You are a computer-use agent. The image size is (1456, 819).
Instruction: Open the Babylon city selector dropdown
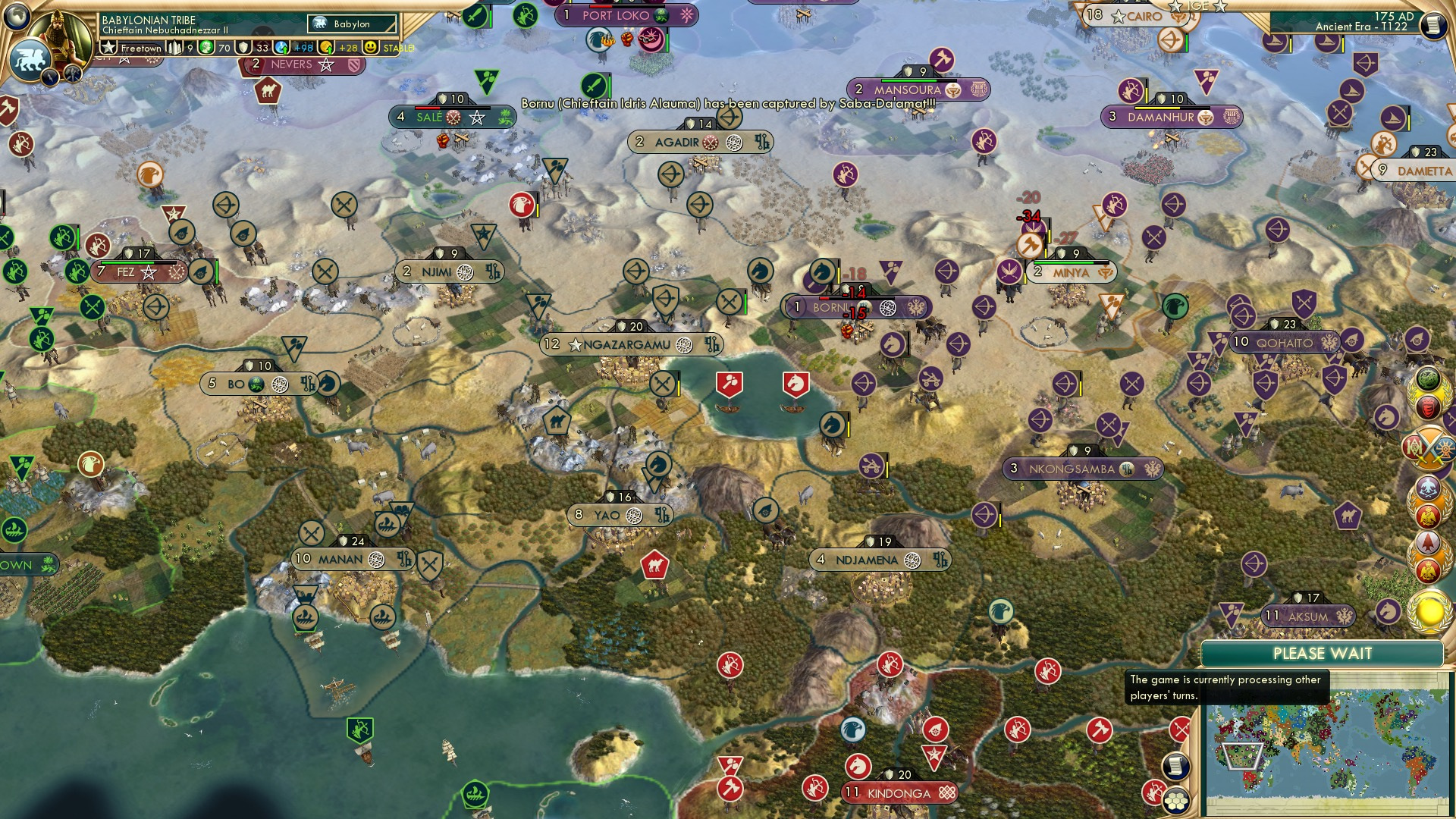[x=352, y=24]
